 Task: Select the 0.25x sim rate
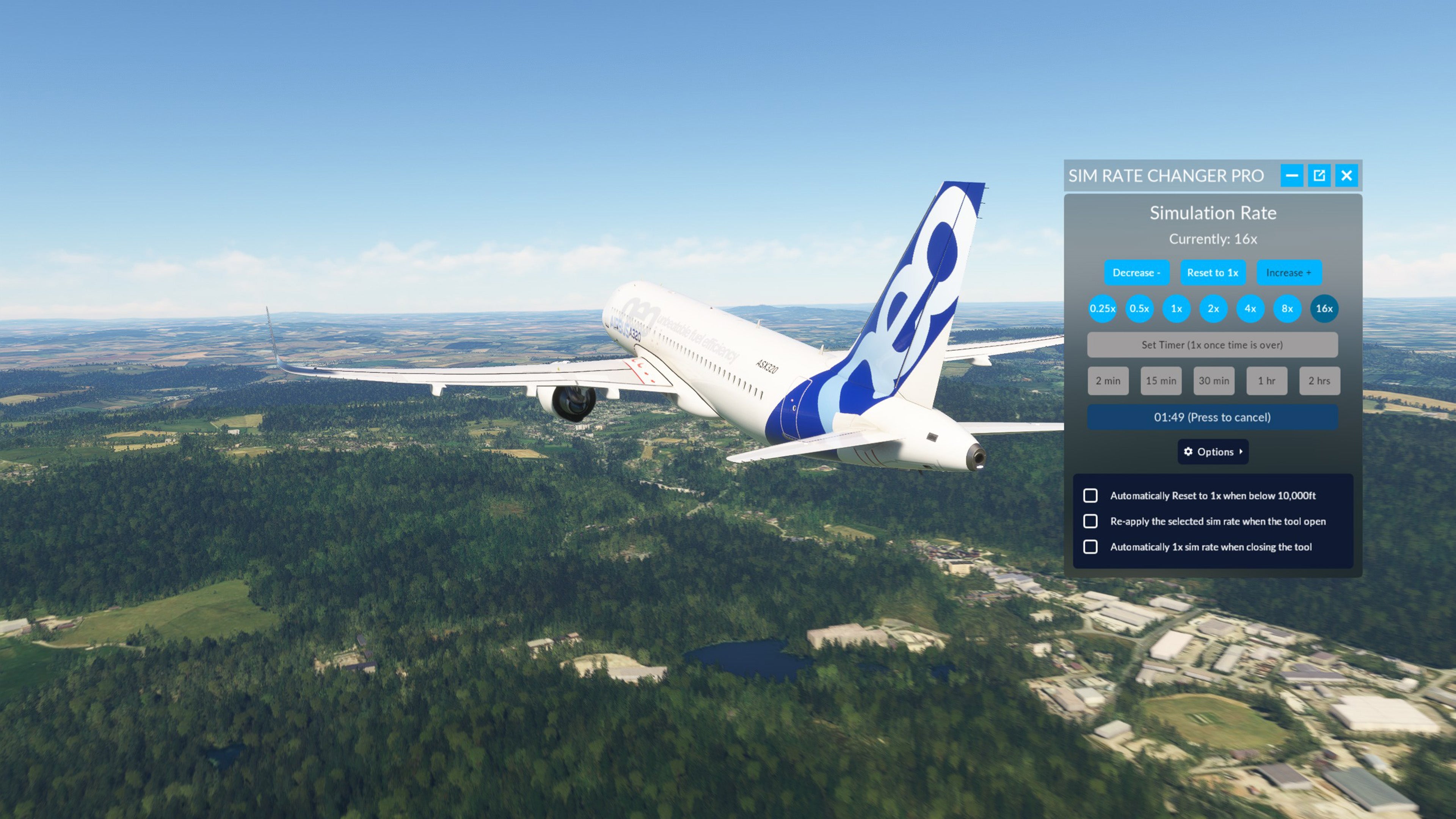click(x=1102, y=309)
